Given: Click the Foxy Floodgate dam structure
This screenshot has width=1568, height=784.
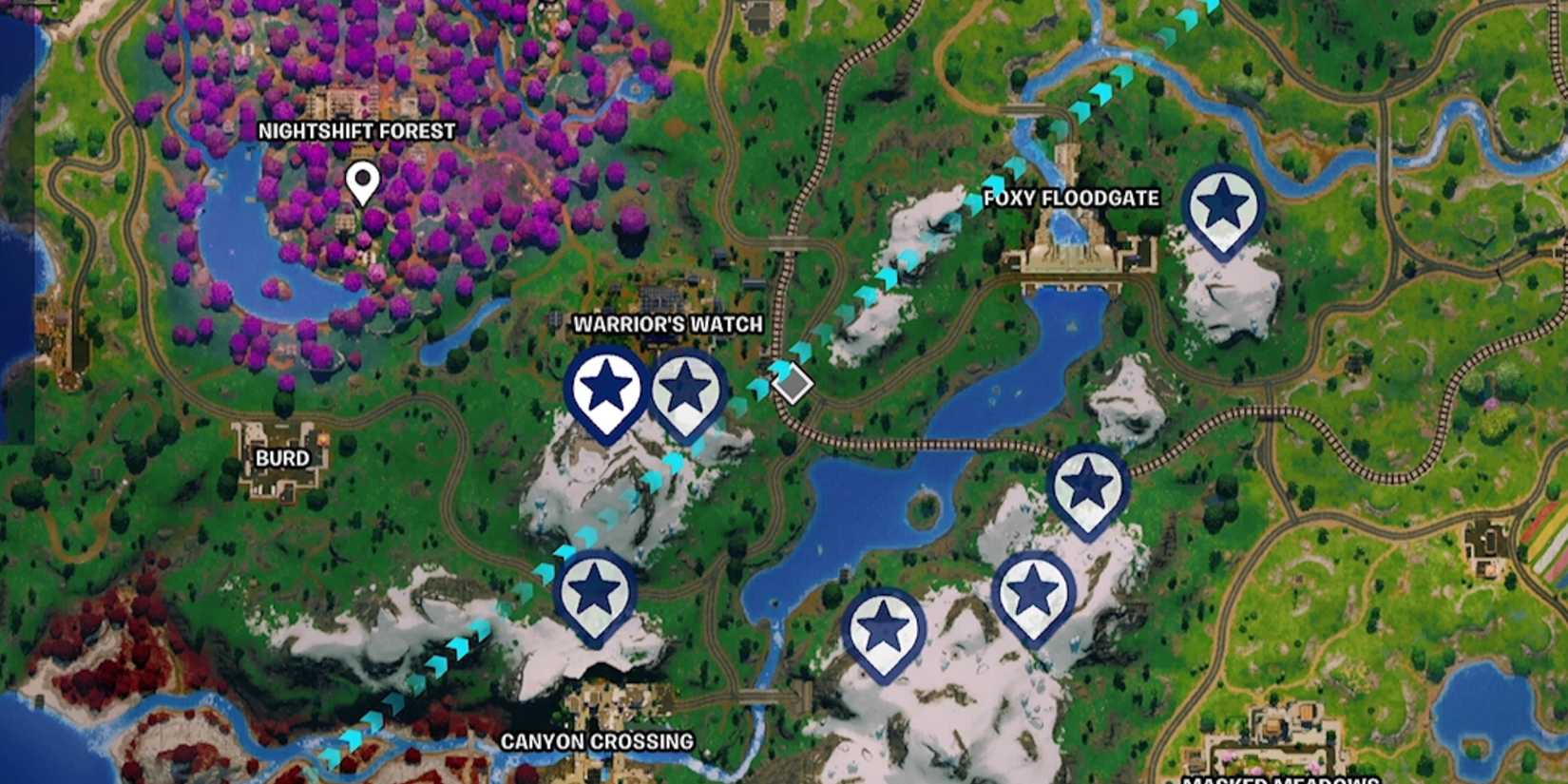Looking at the screenshot, I should (1069, 257).
